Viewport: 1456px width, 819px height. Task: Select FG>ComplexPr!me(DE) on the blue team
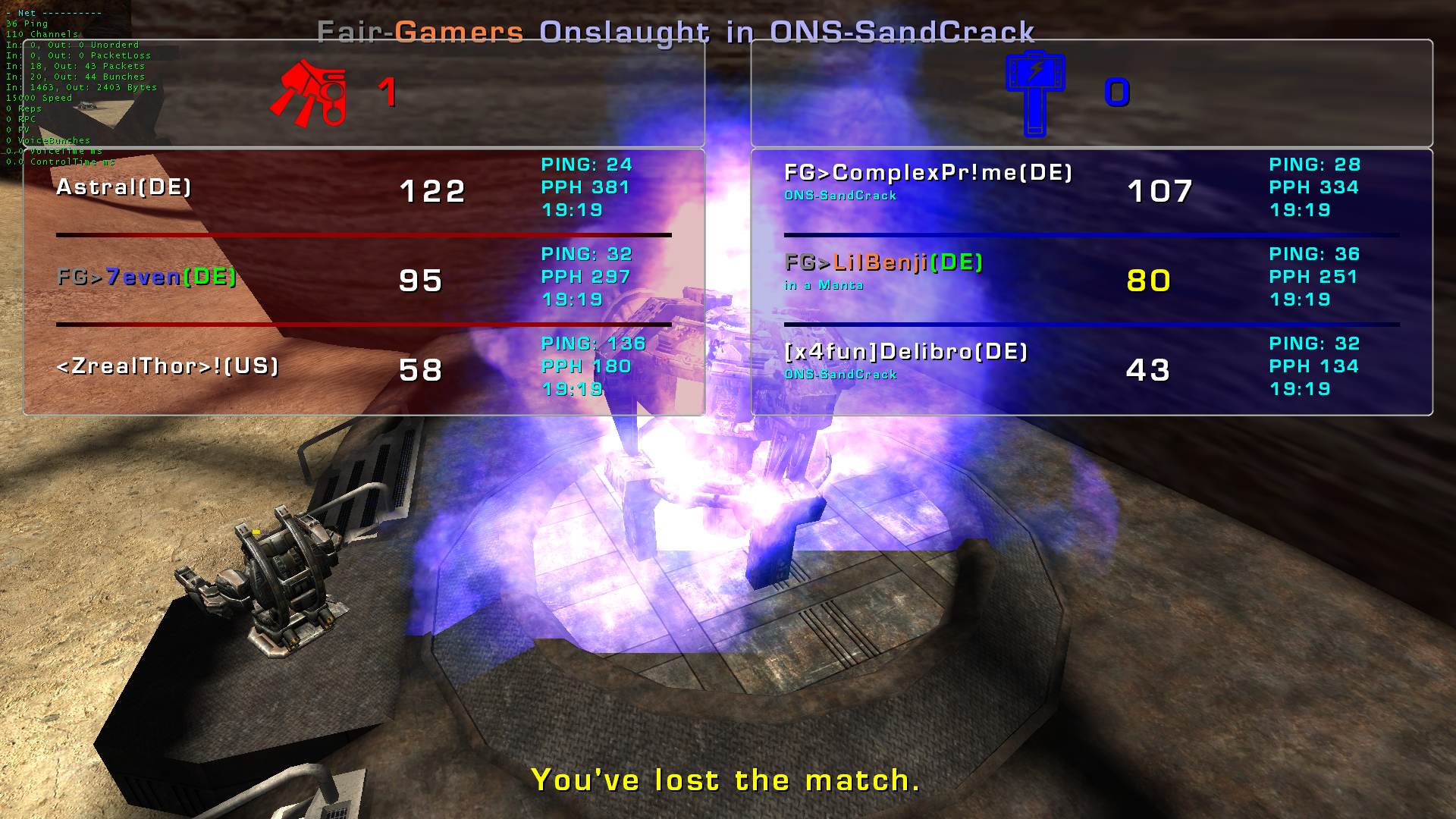point(928,173)
